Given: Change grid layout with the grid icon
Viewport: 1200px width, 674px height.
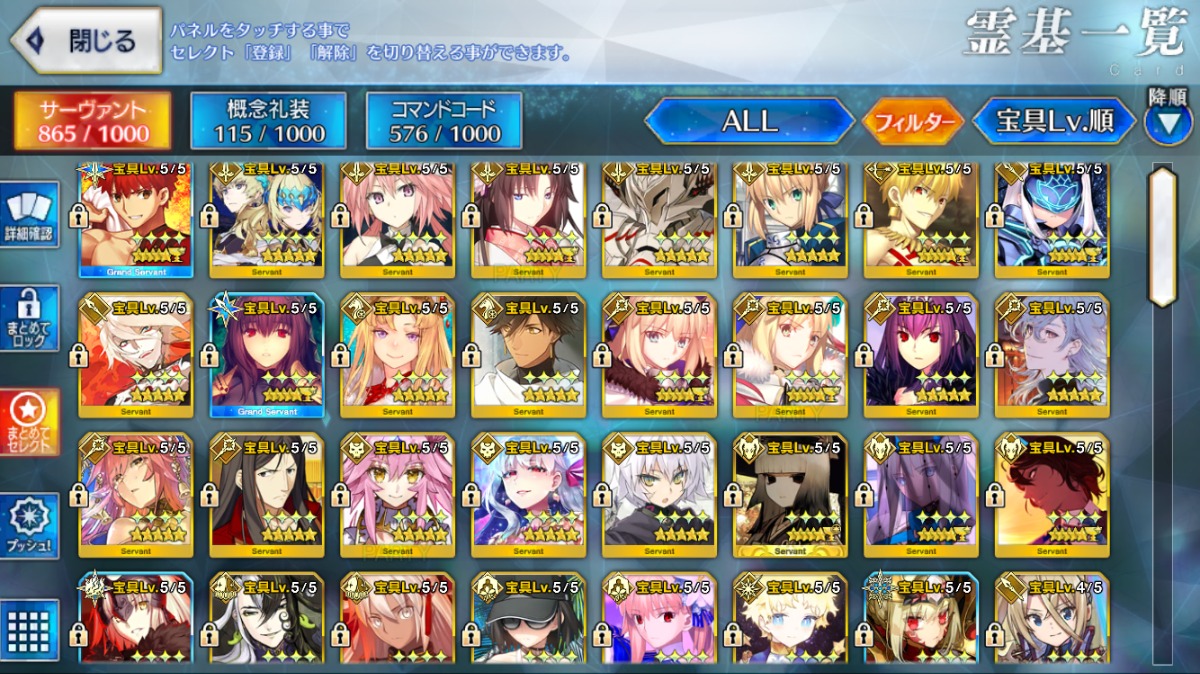Looking at the screenshot, I should click(x=29, y=630).
